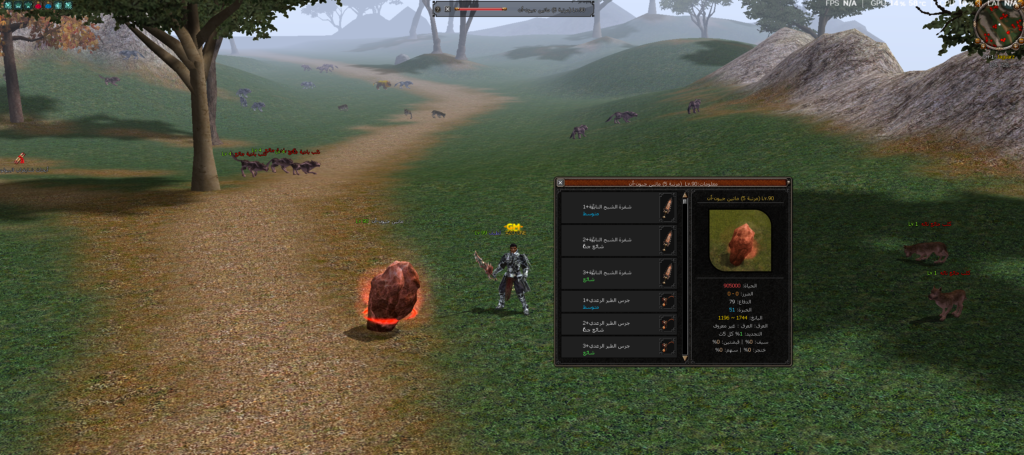The width and height of the screenshot is (1024, 455).
Task: Click the drop list scroll-up arrow
Action: click(x=685, y=197)
